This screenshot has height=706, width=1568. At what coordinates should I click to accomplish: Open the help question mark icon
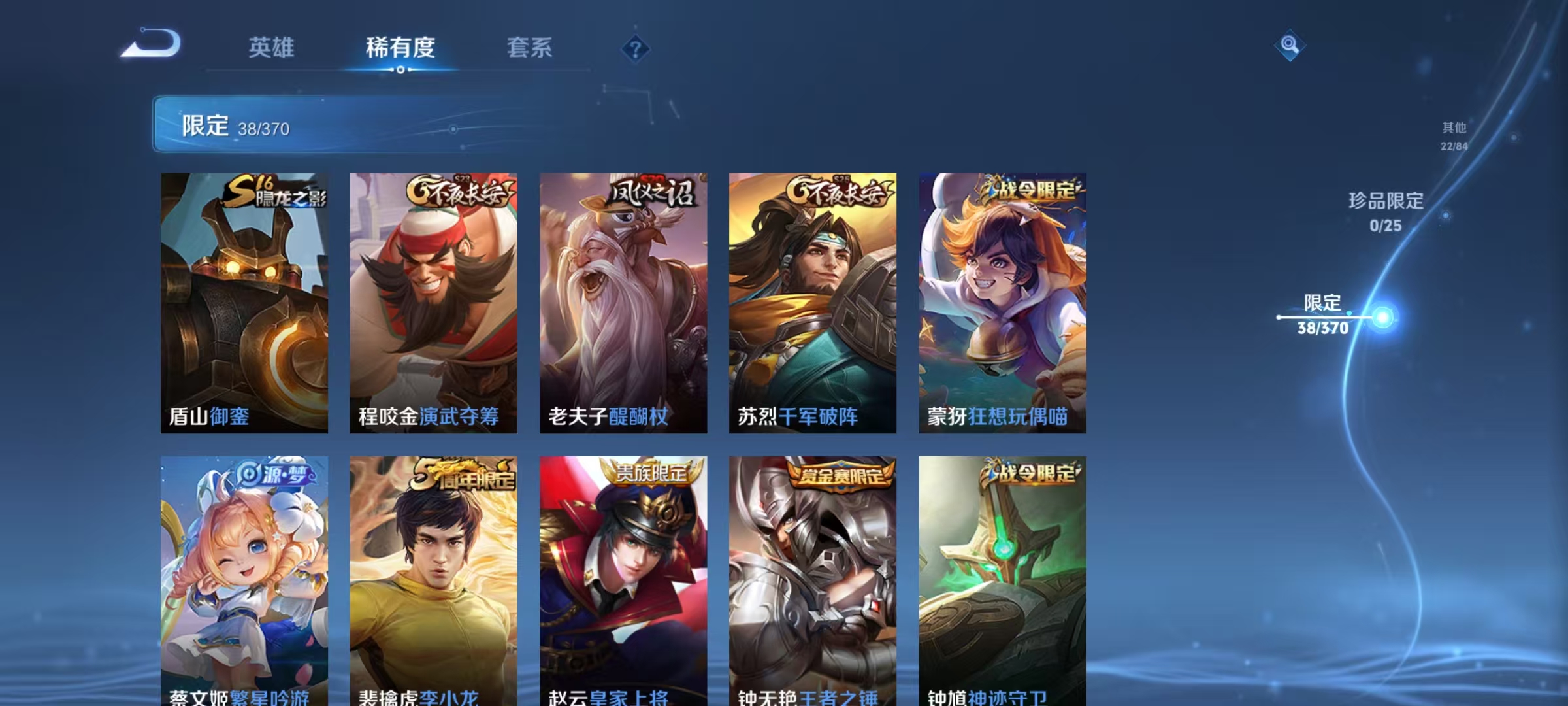coord(637,48)
